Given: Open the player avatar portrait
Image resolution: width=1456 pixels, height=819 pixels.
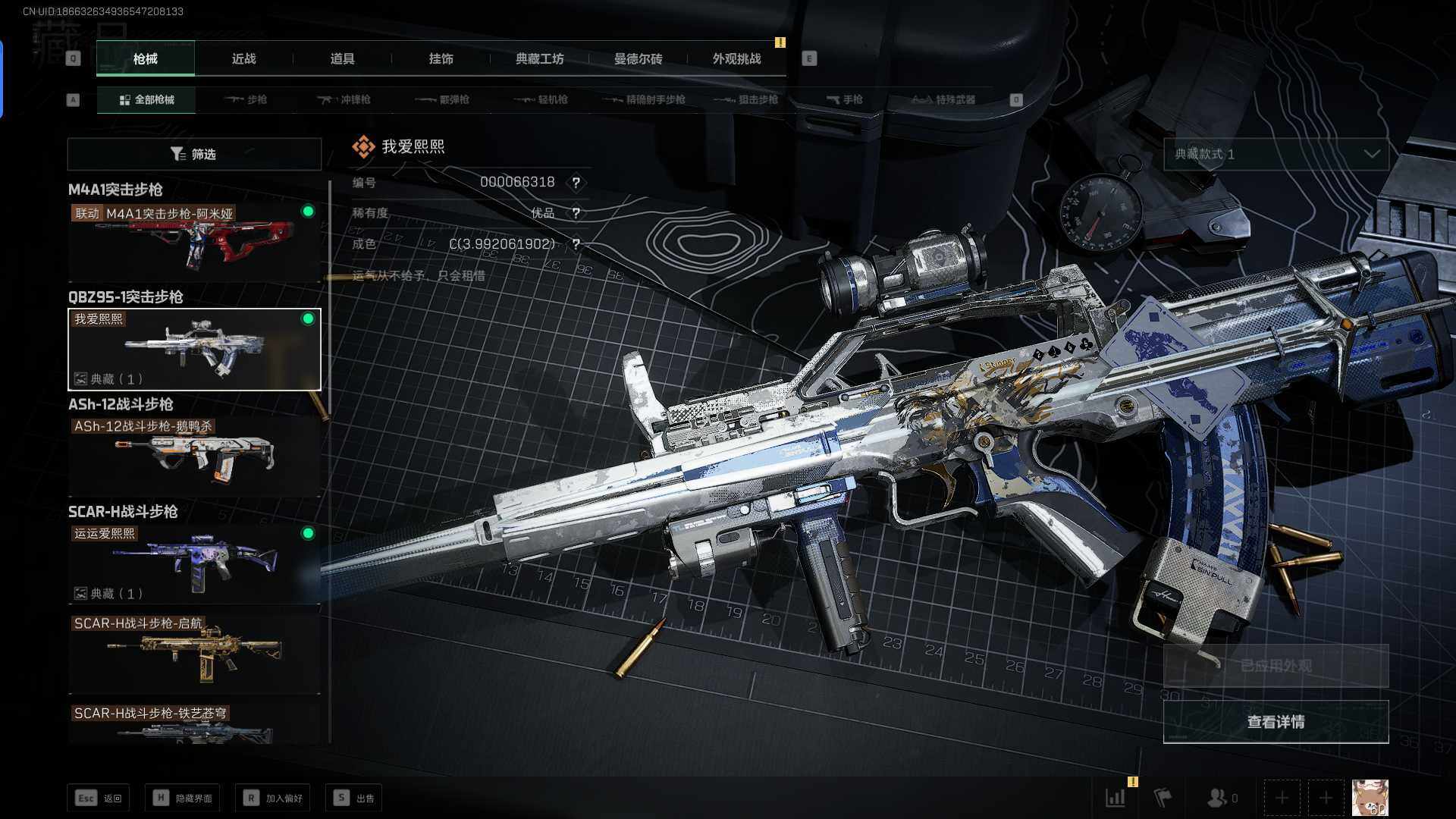Looking at the screenshot, I should point(1370,798).
